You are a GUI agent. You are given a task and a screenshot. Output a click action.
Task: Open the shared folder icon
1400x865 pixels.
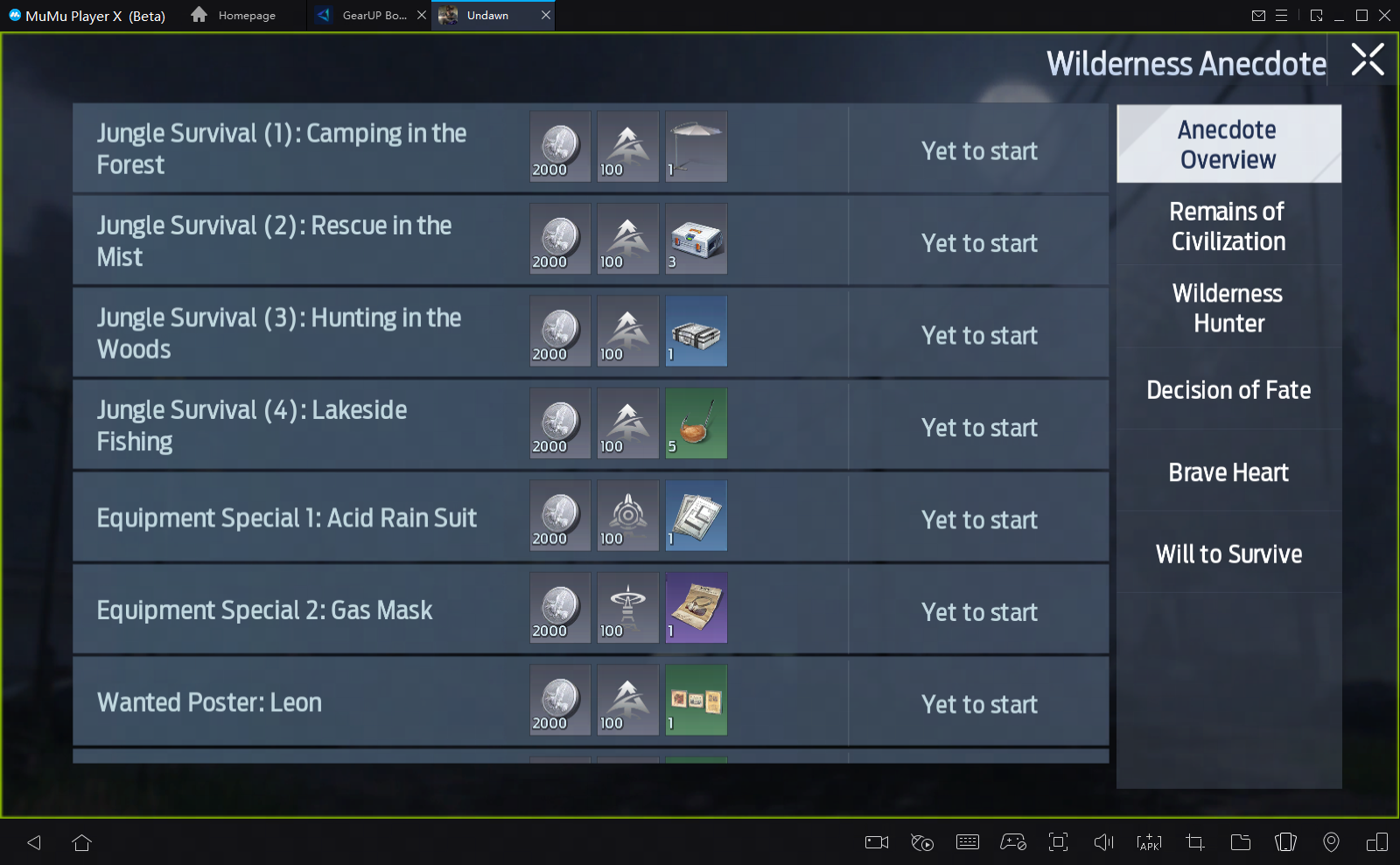pyautogui.click(x=1239, y=842)
